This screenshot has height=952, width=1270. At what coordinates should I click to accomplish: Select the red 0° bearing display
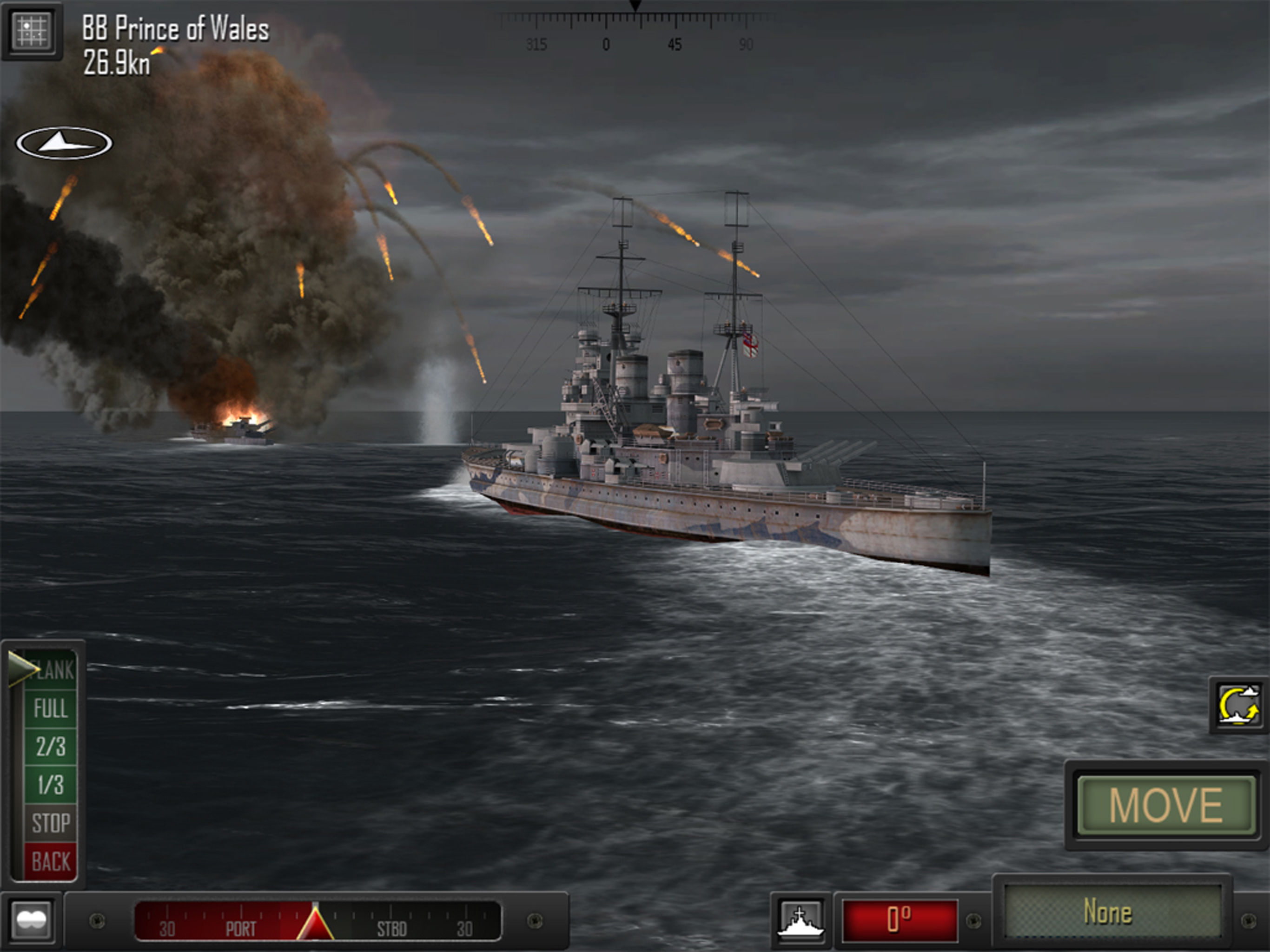click(899, 920)
